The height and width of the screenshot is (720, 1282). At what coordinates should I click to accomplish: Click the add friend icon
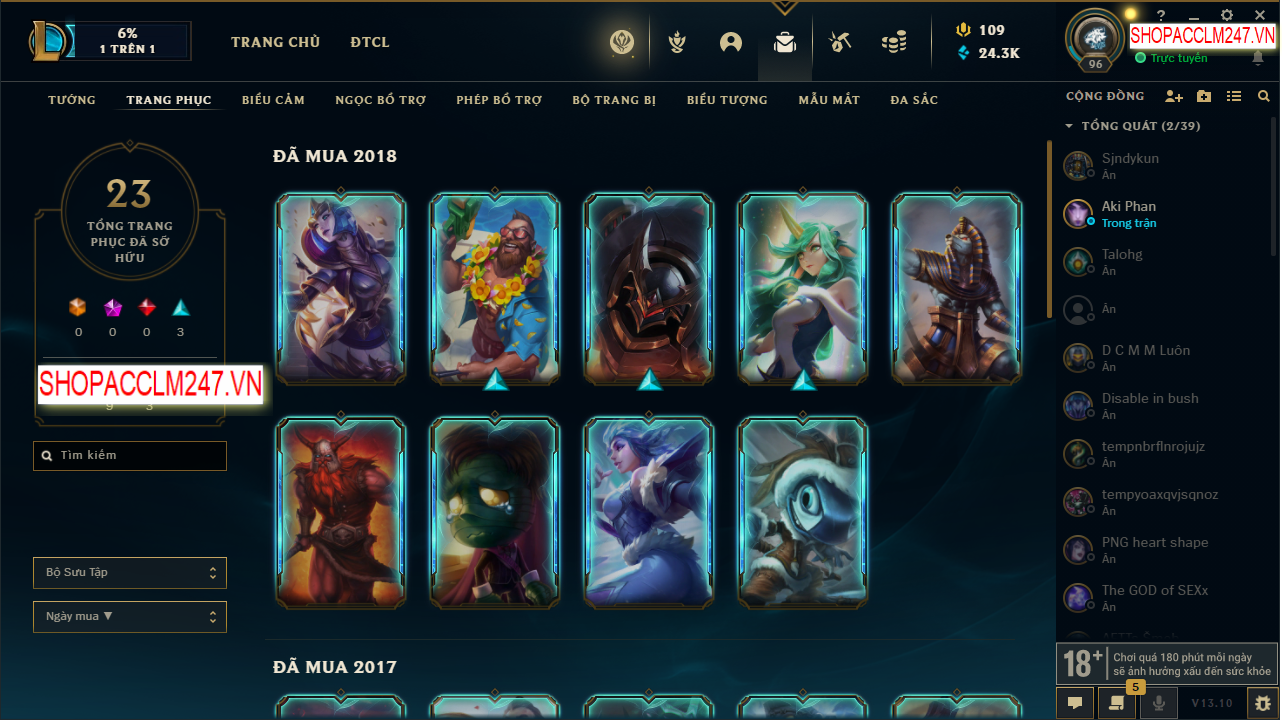(x=1174, y=96)
